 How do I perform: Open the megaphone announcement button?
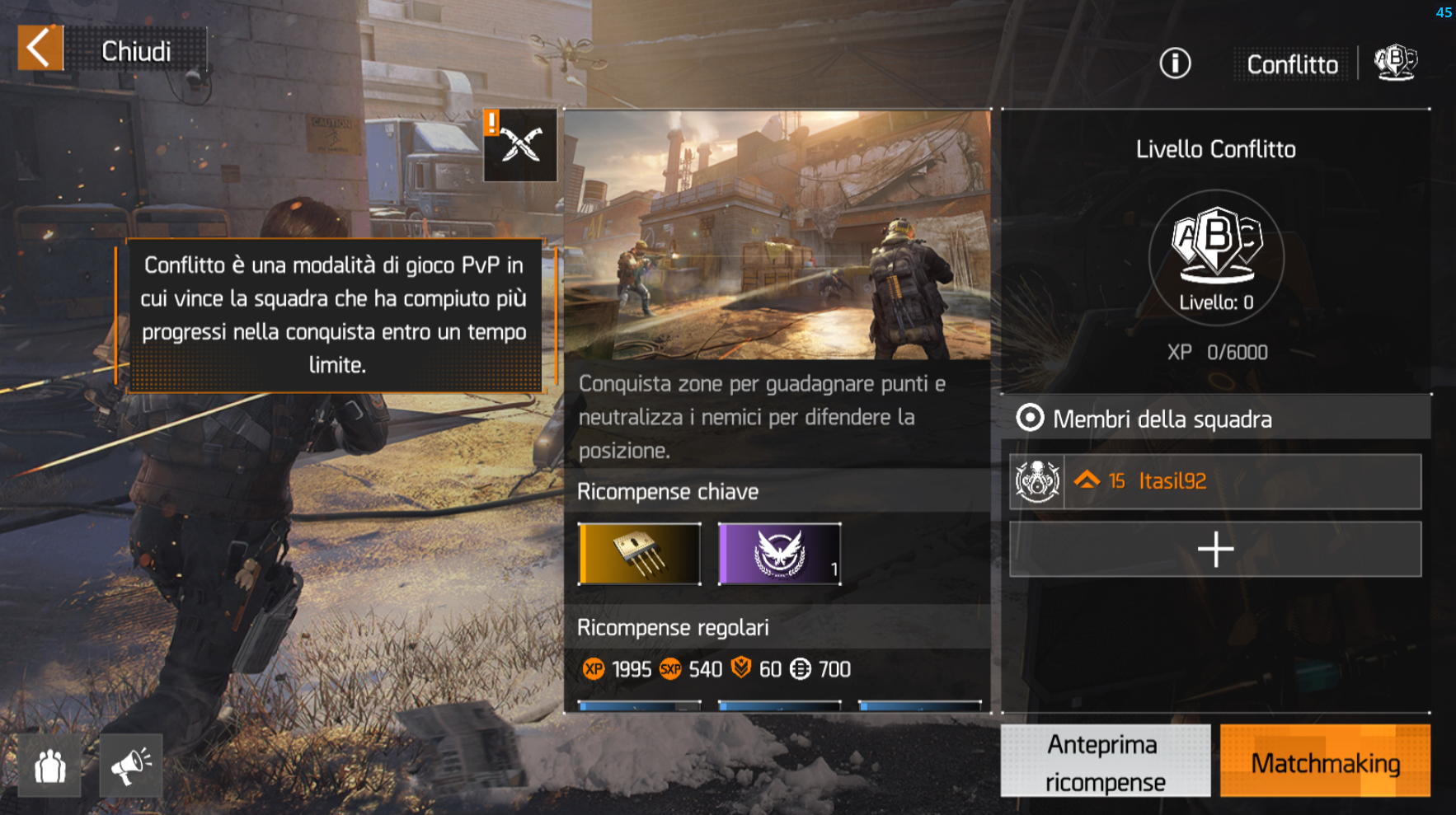tap(131, 766)
